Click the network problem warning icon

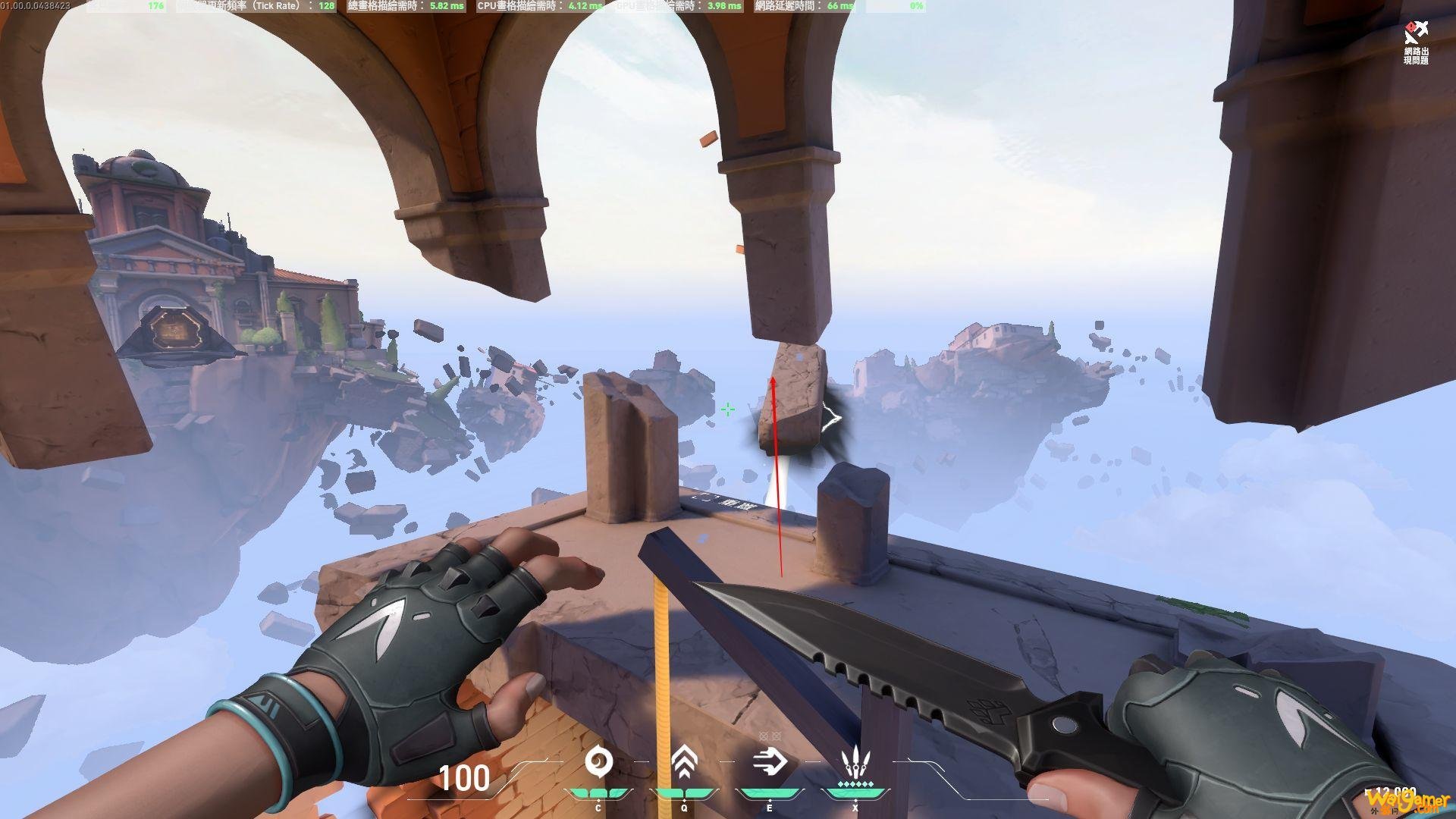click(1415, 34)
